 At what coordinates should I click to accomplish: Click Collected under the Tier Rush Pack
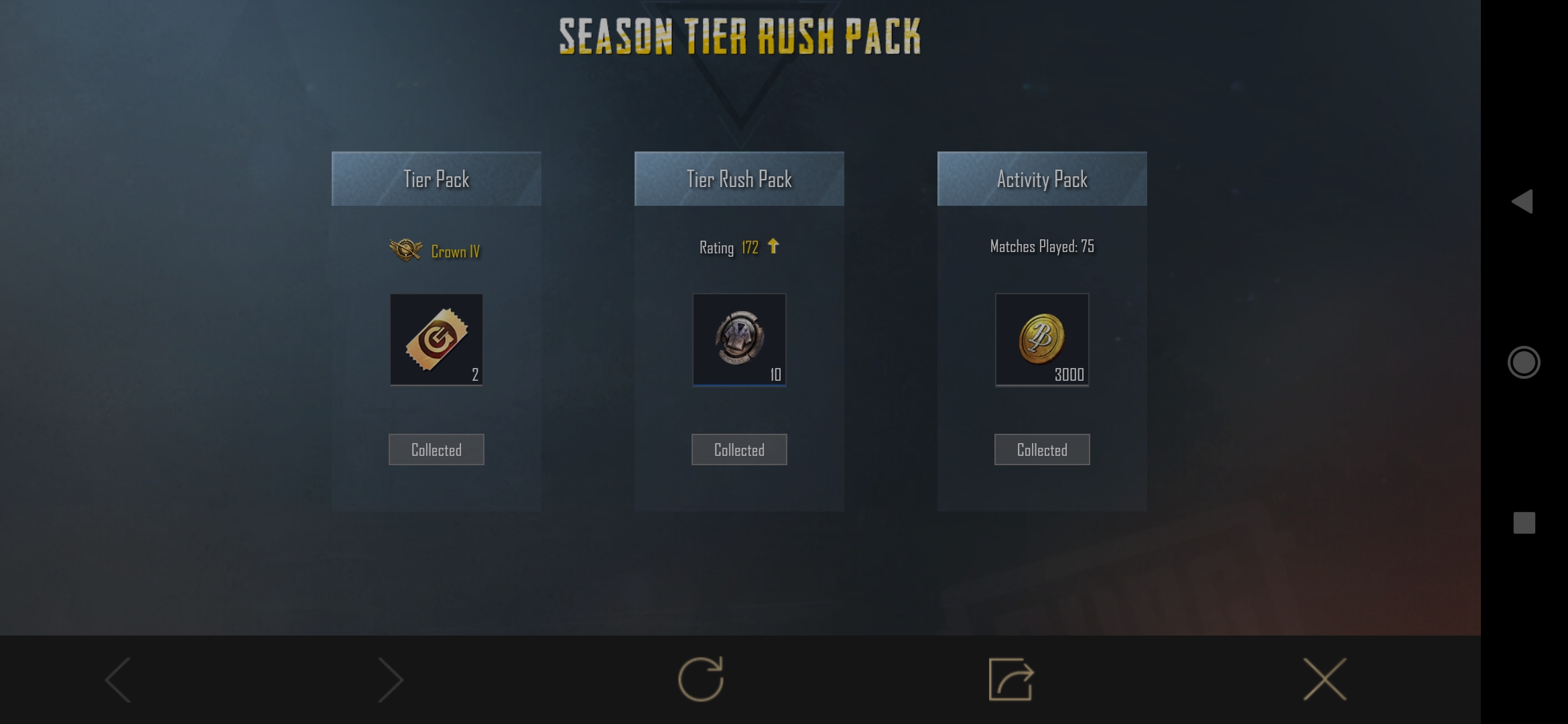click(738, 449)
